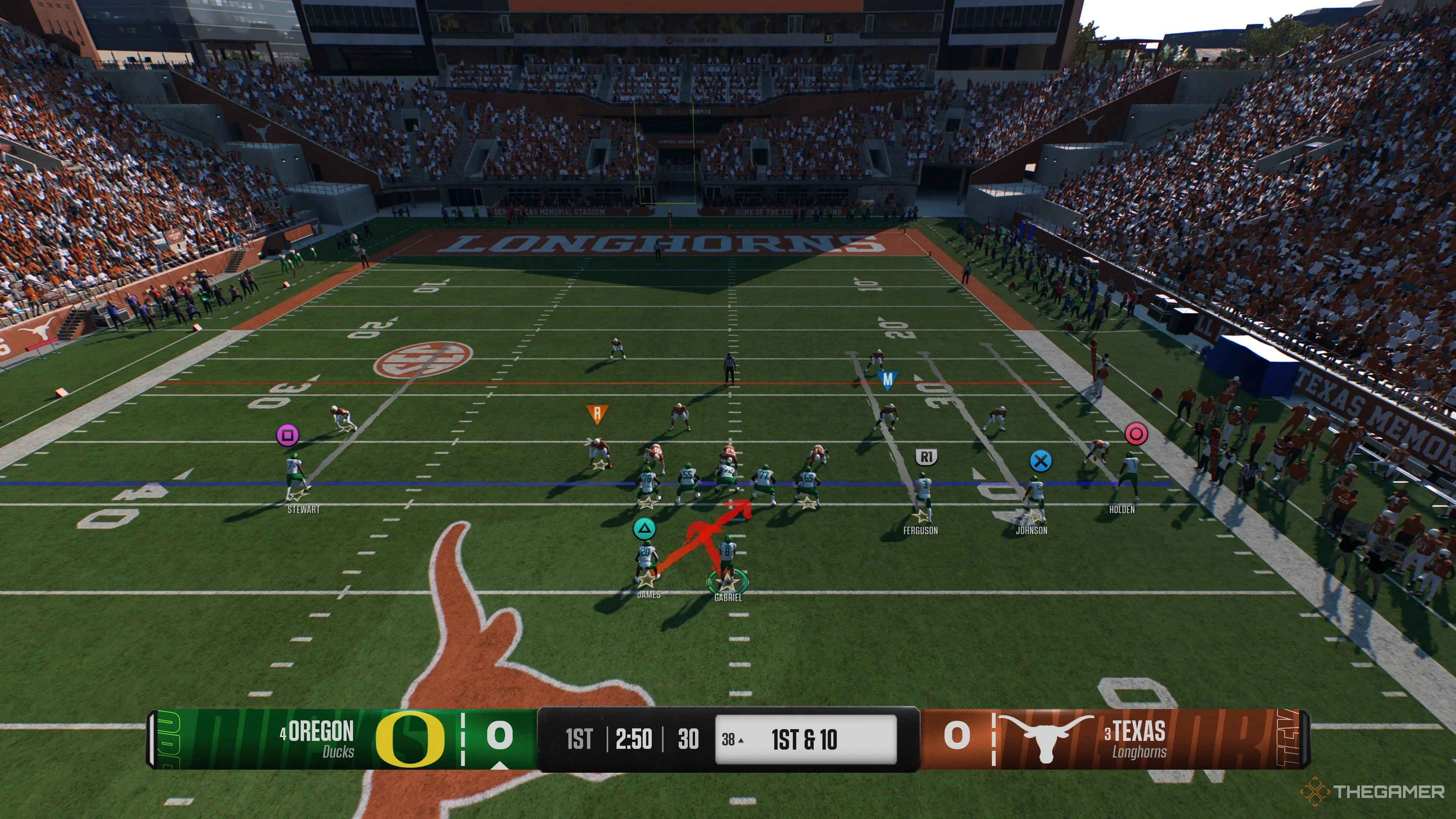The image size is (1456, 819).
Task: Click the pink Circle icon over Holden
Action: pos(1136,433)
